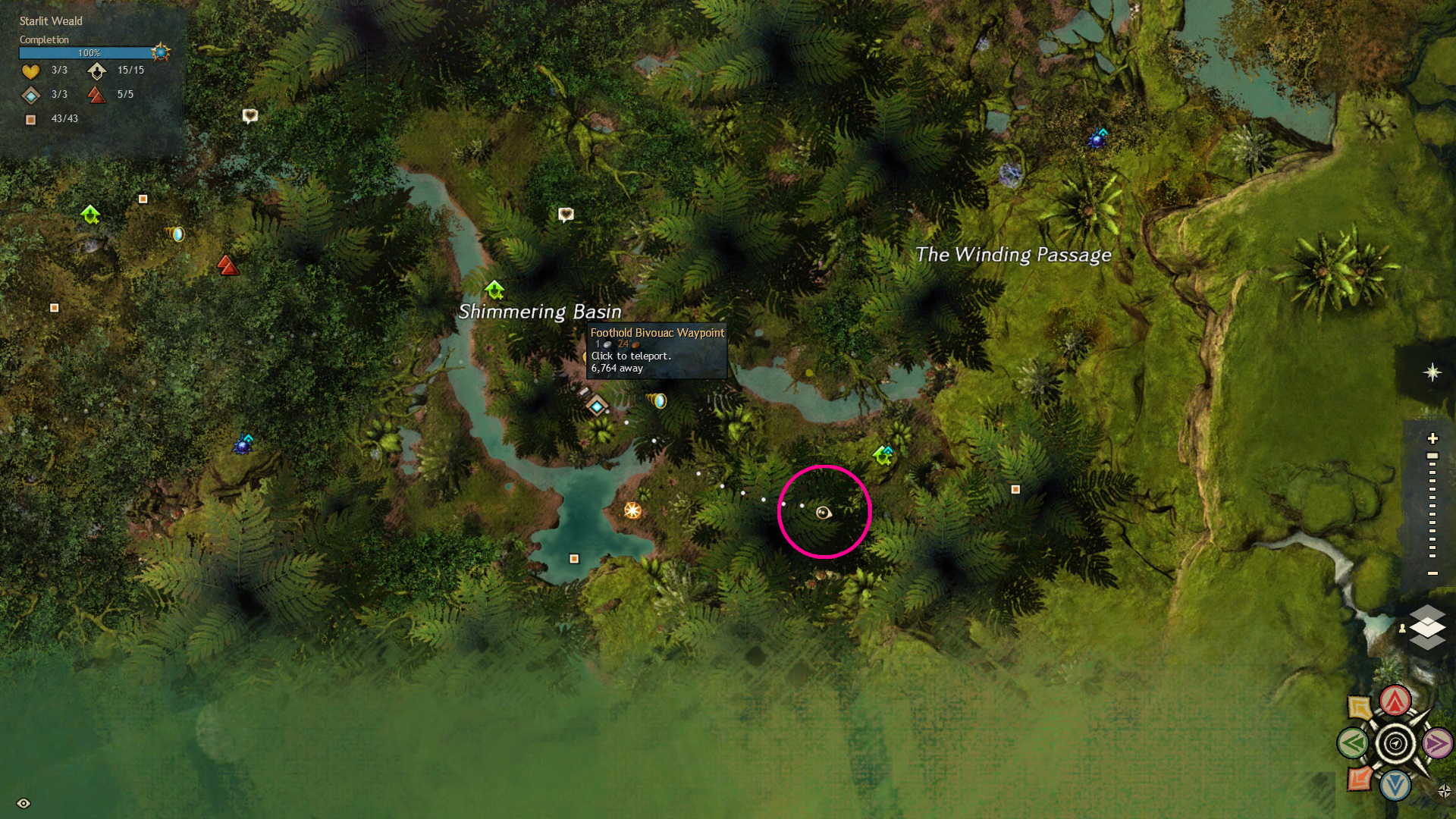The width and height of the screenshot is (1456, 819).
Task: Click the compass center location button
Action: pyautogui.click(x=1395, y=744)
